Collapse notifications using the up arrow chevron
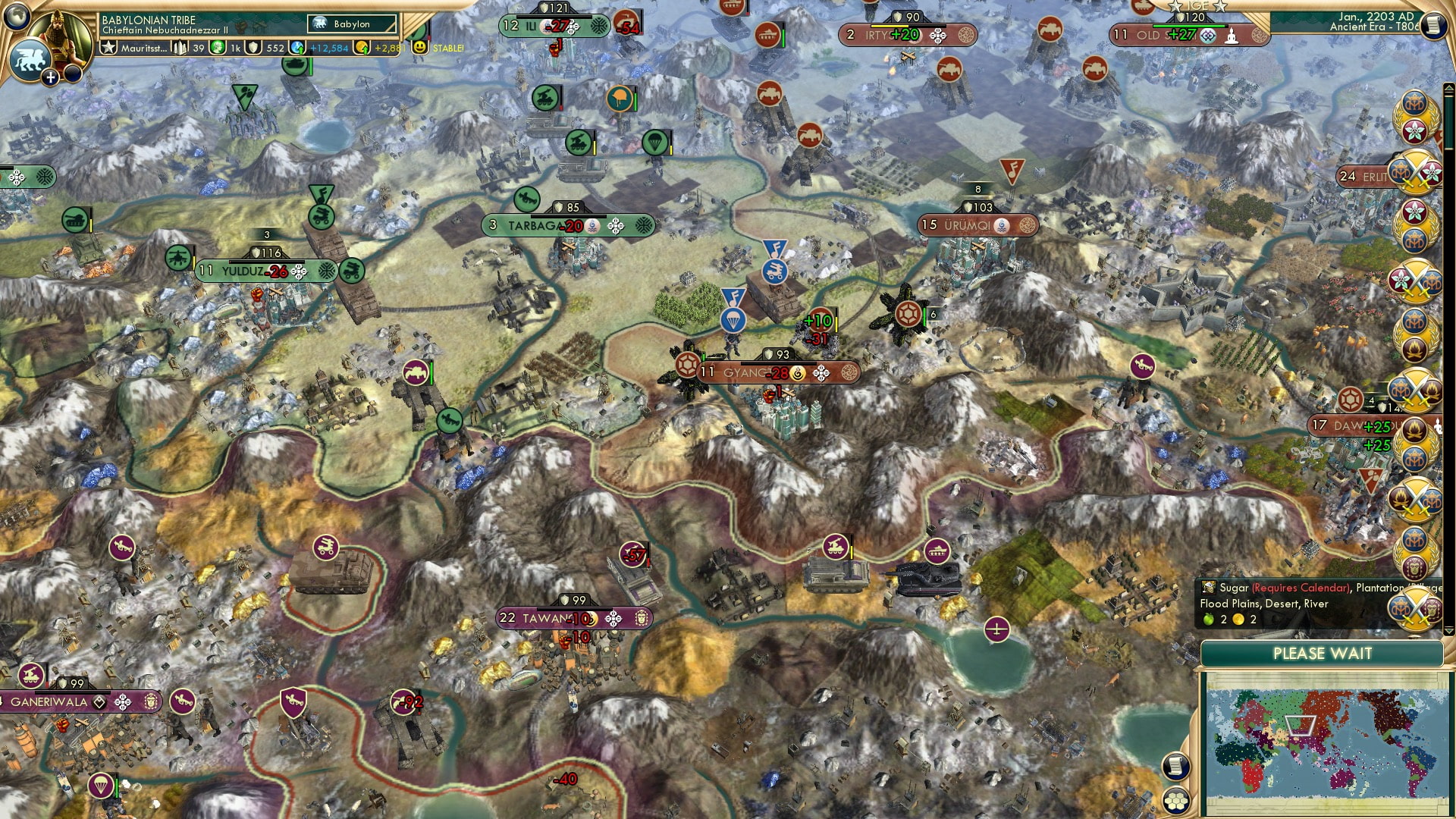This screenshot has width=1456, height=819. pyautogui.click(x=1449, y=87)
